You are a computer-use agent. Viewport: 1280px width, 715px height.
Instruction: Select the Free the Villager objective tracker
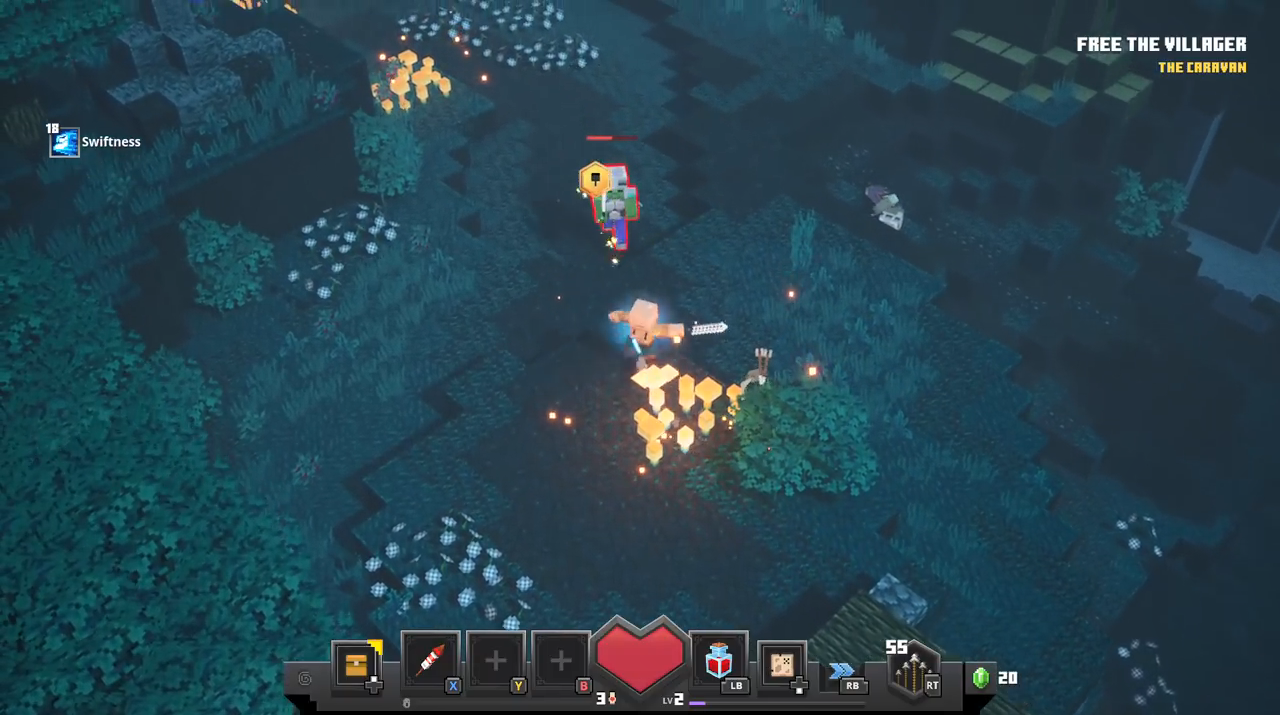pyautogui.click(x=1161, y=45)
